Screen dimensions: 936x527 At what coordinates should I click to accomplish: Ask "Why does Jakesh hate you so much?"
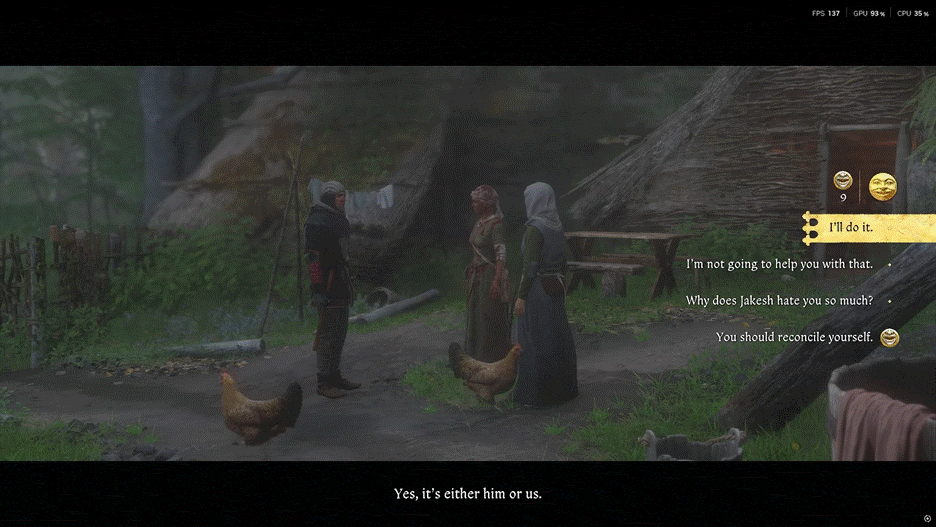(779, 300)
